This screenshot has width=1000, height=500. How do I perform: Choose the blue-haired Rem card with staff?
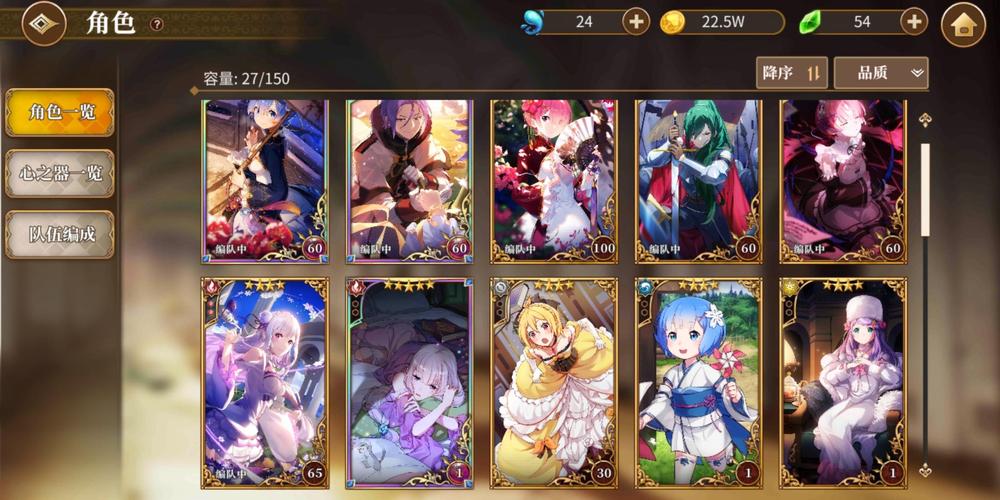tap(265, 180)
